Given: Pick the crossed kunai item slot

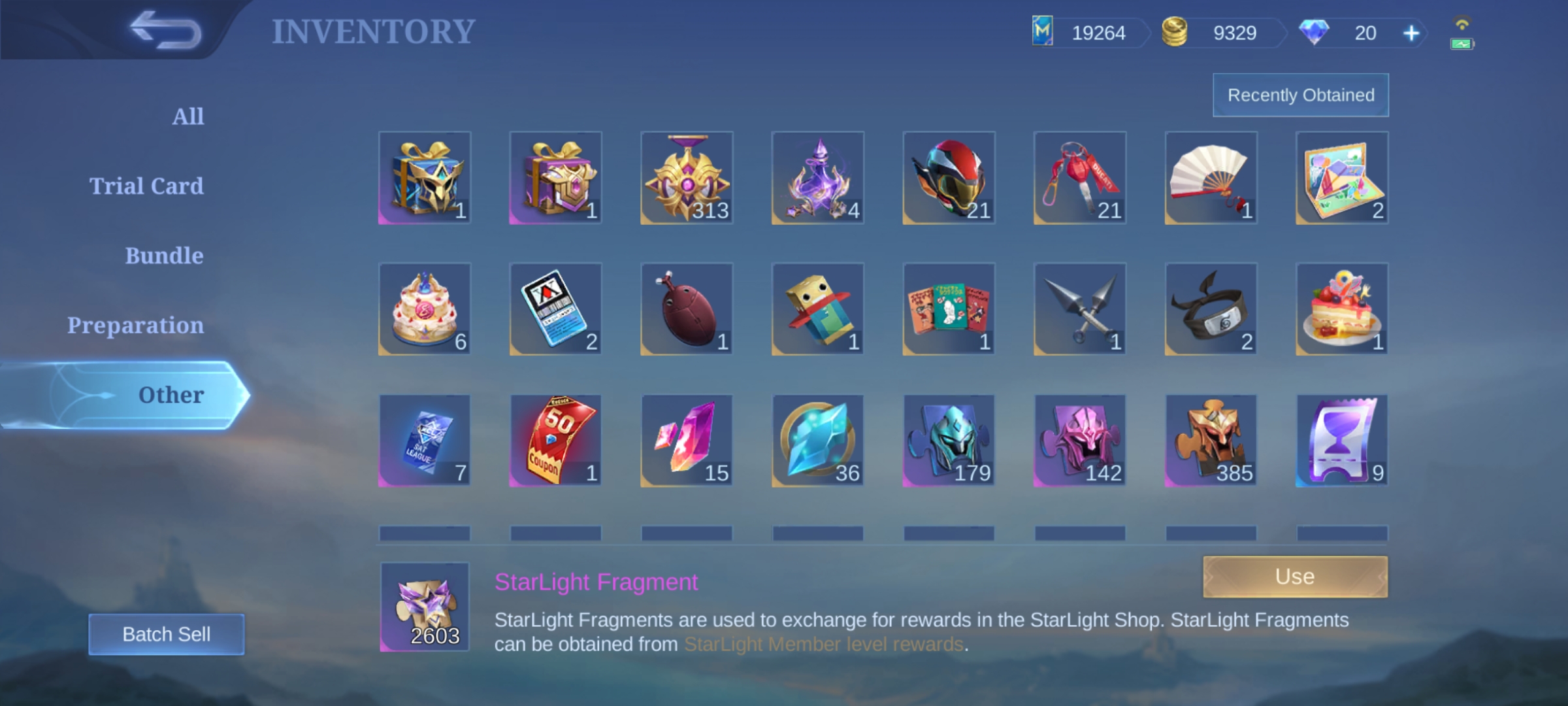Looking at the screenshot, I should coord(1079,309).
